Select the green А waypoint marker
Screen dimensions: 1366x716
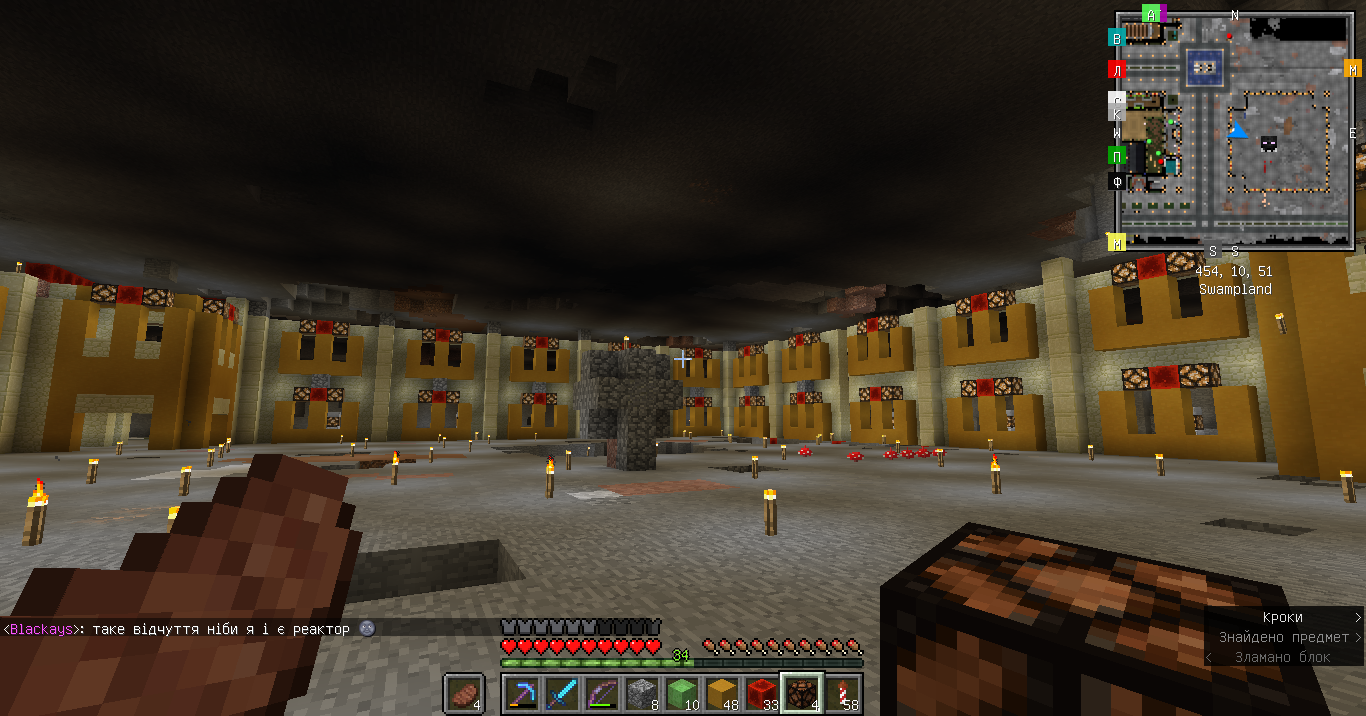[1152, 14]
